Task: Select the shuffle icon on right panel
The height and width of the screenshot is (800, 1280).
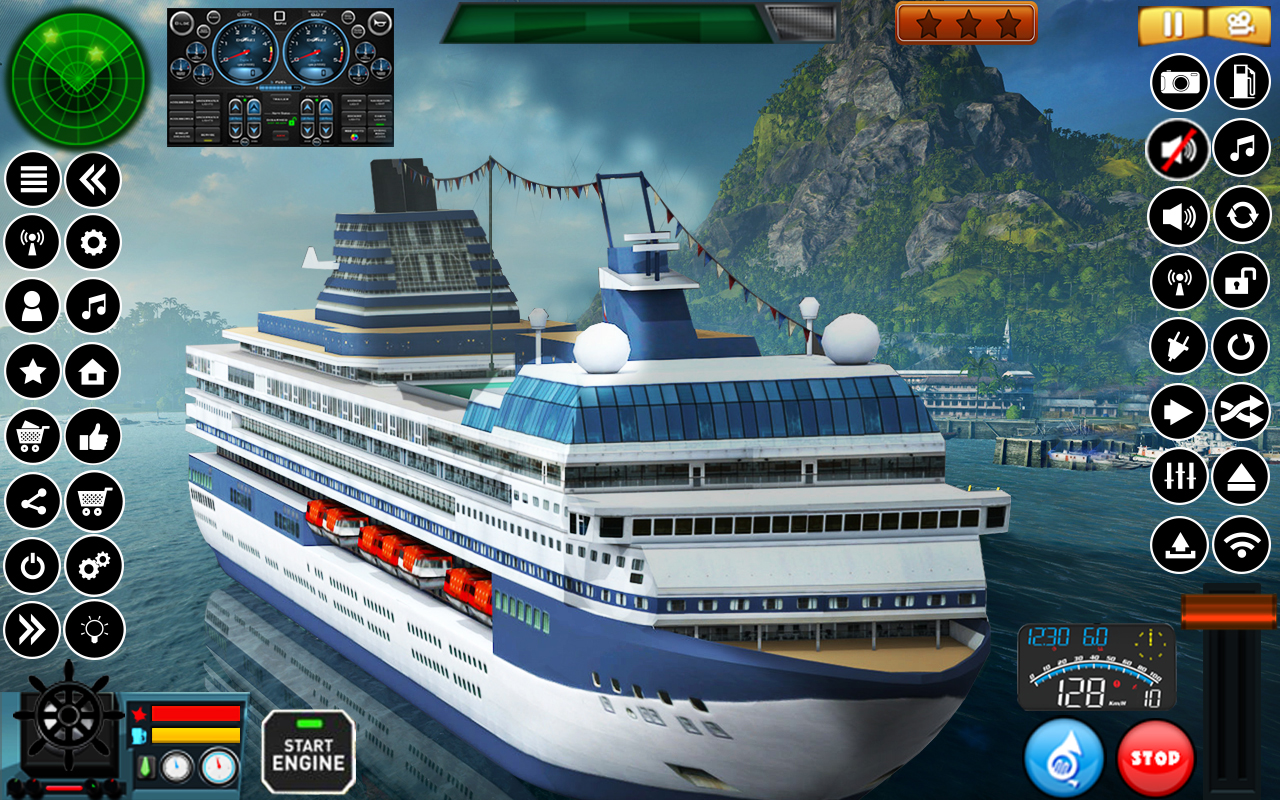Action: [x=1242, y=411]
